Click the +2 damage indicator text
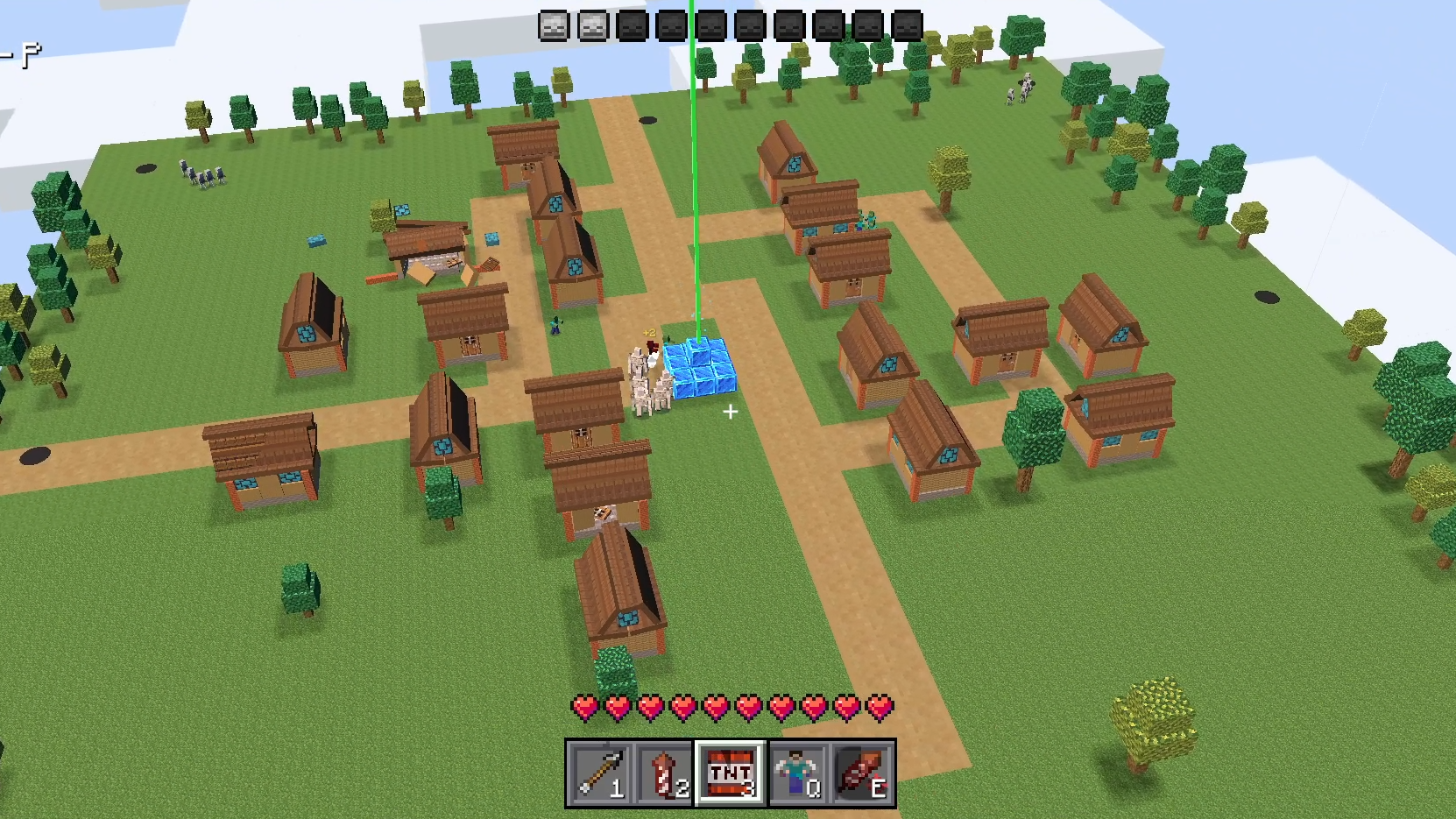This screenshot has width=1456, height=819. point(649,331)
